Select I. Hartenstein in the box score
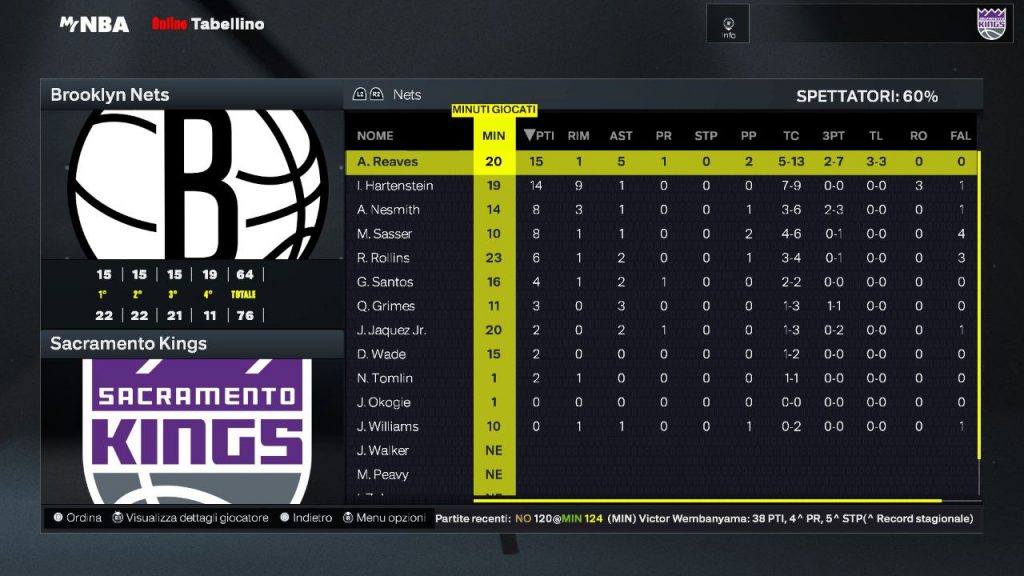This screenshot has width=1024, height=576. (x=393, y=186)
